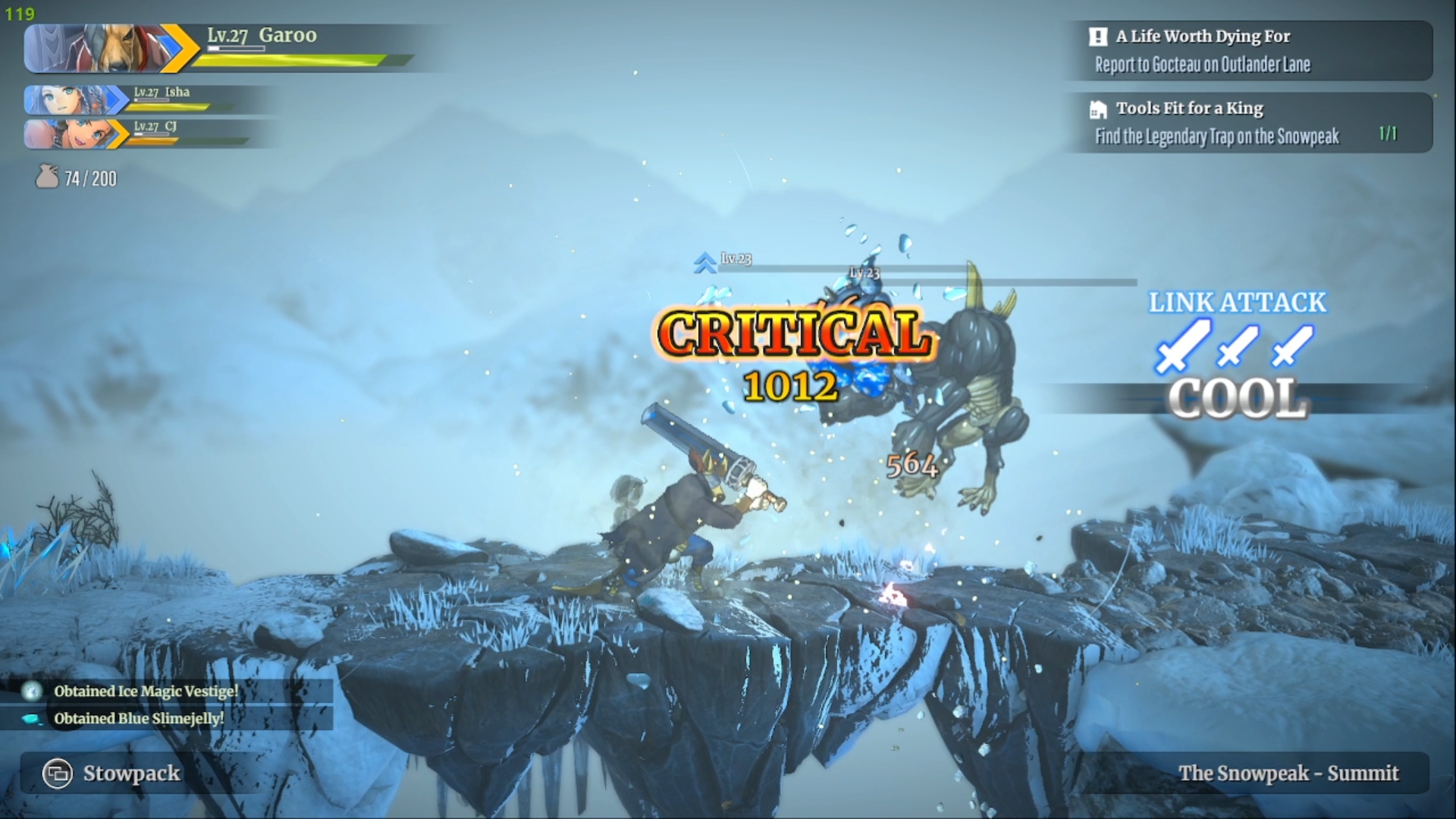View the Obtained Blue Slimejelly notification
This screenshot has width=1456, height=819.
[x=138, y=718]
